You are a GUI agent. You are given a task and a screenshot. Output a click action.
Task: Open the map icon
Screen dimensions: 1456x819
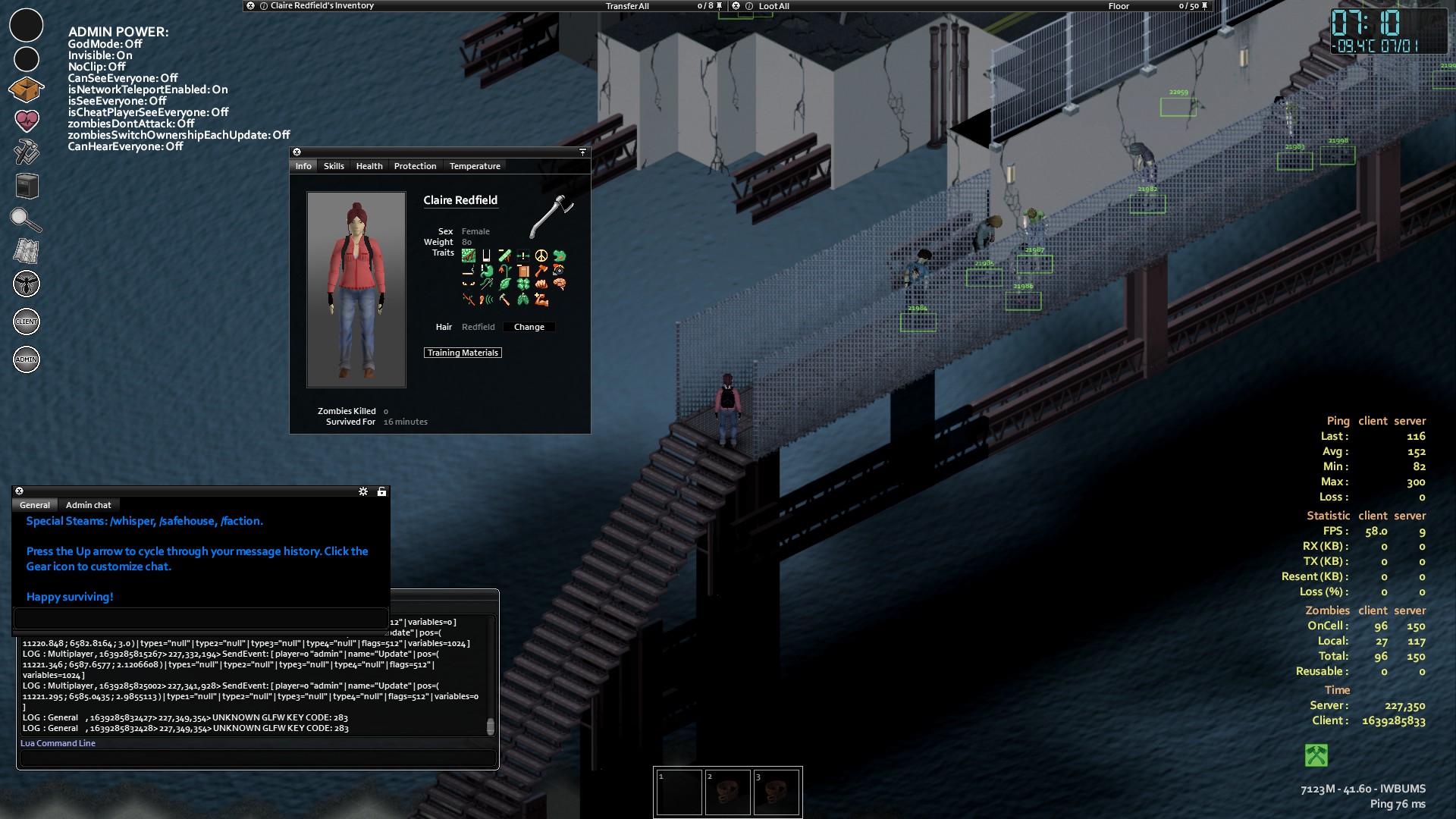point(26,251)
